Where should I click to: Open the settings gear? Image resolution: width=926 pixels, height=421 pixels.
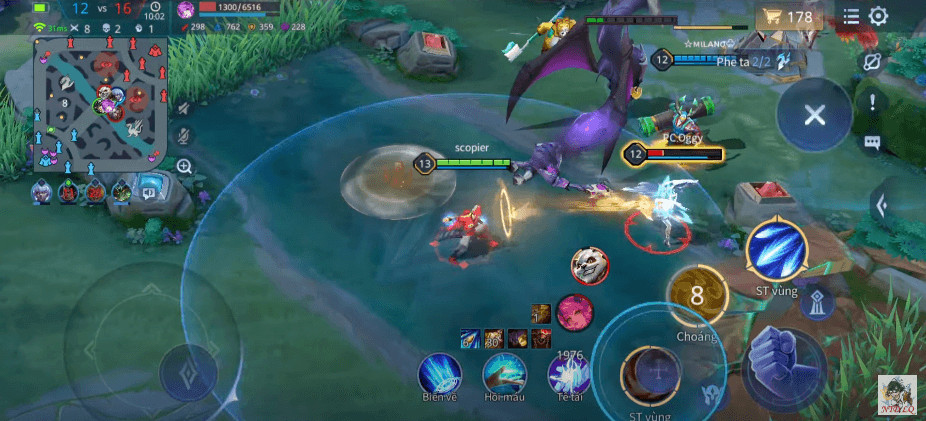[x=878, y=16]
